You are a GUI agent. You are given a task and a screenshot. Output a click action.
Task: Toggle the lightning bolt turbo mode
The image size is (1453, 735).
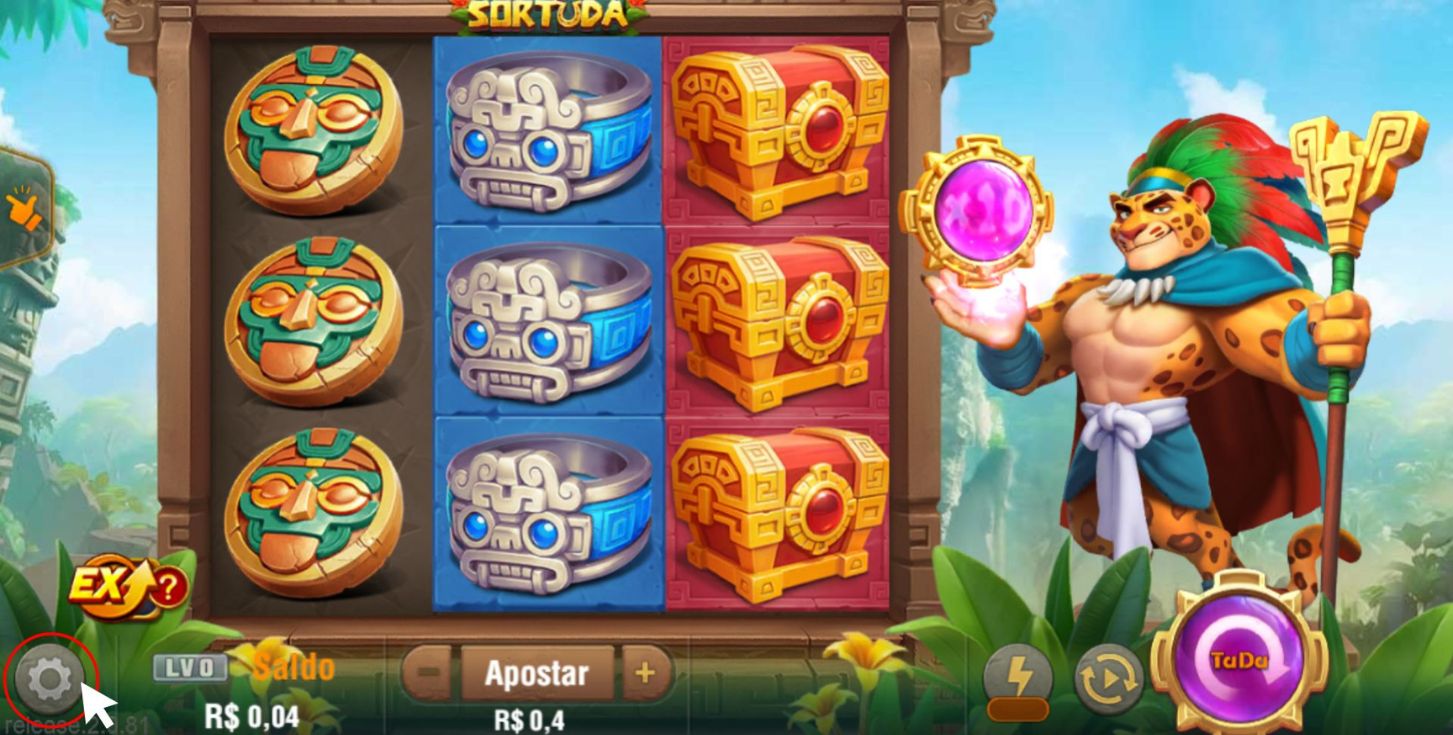(x=1017, y=680)
